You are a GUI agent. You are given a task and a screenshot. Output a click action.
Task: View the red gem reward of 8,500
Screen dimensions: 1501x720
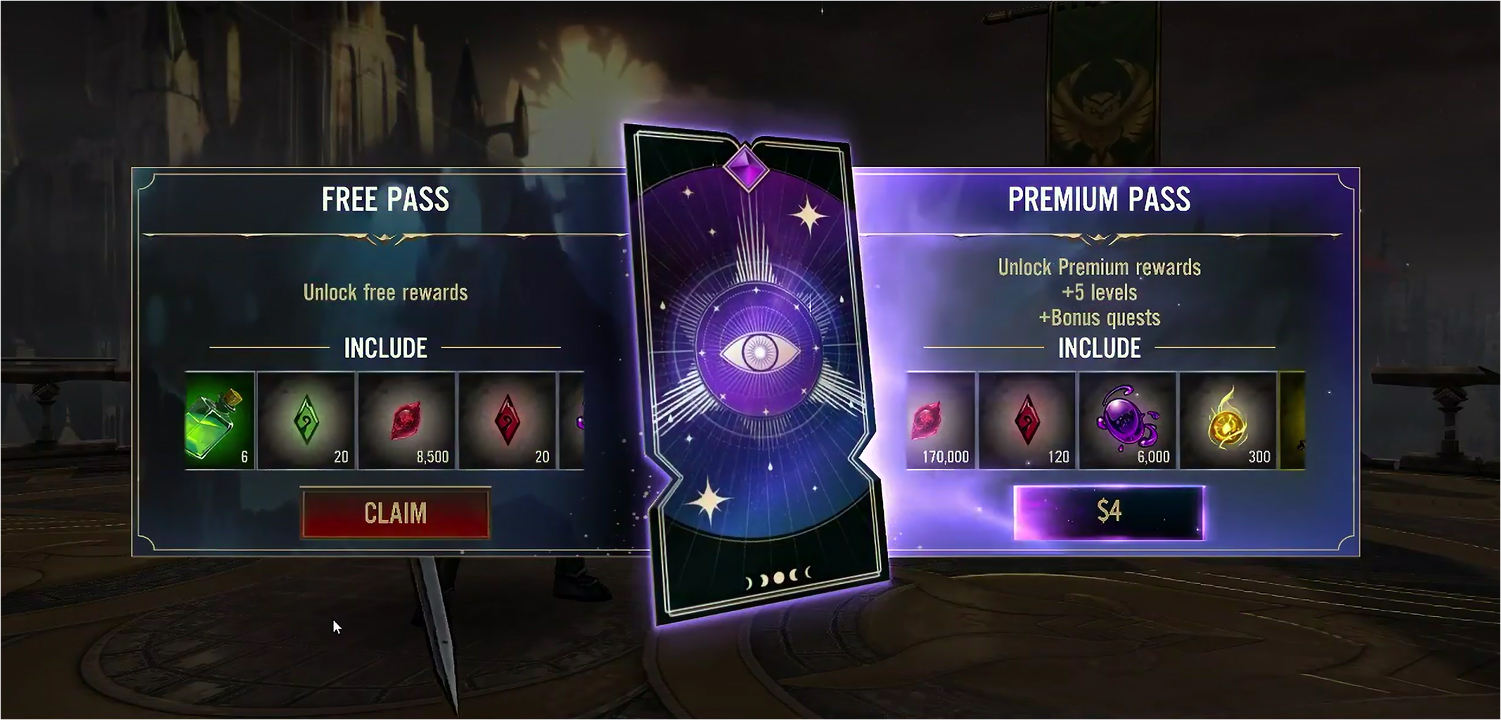407,421
